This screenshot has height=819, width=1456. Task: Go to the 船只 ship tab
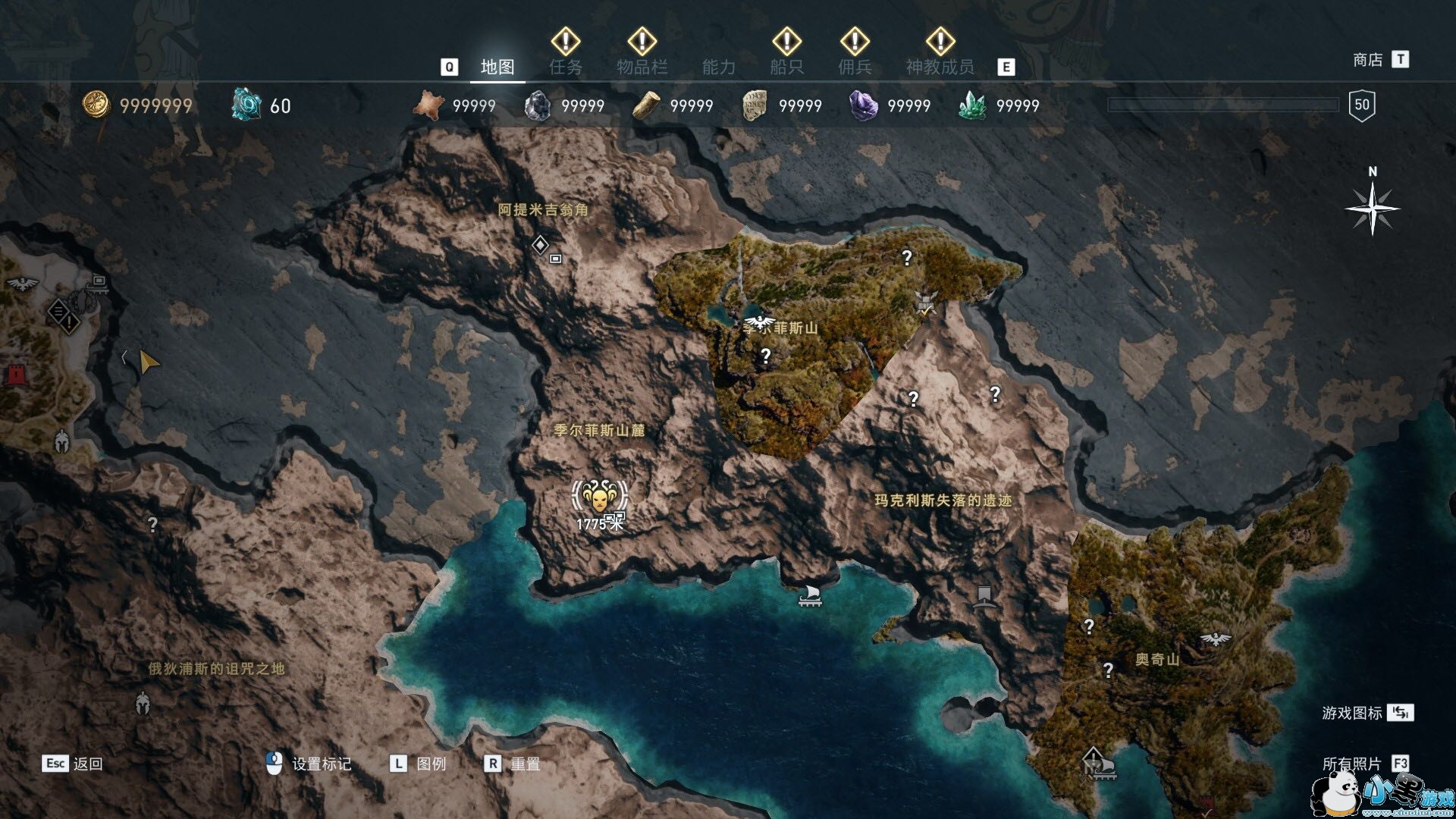(786, 67)
